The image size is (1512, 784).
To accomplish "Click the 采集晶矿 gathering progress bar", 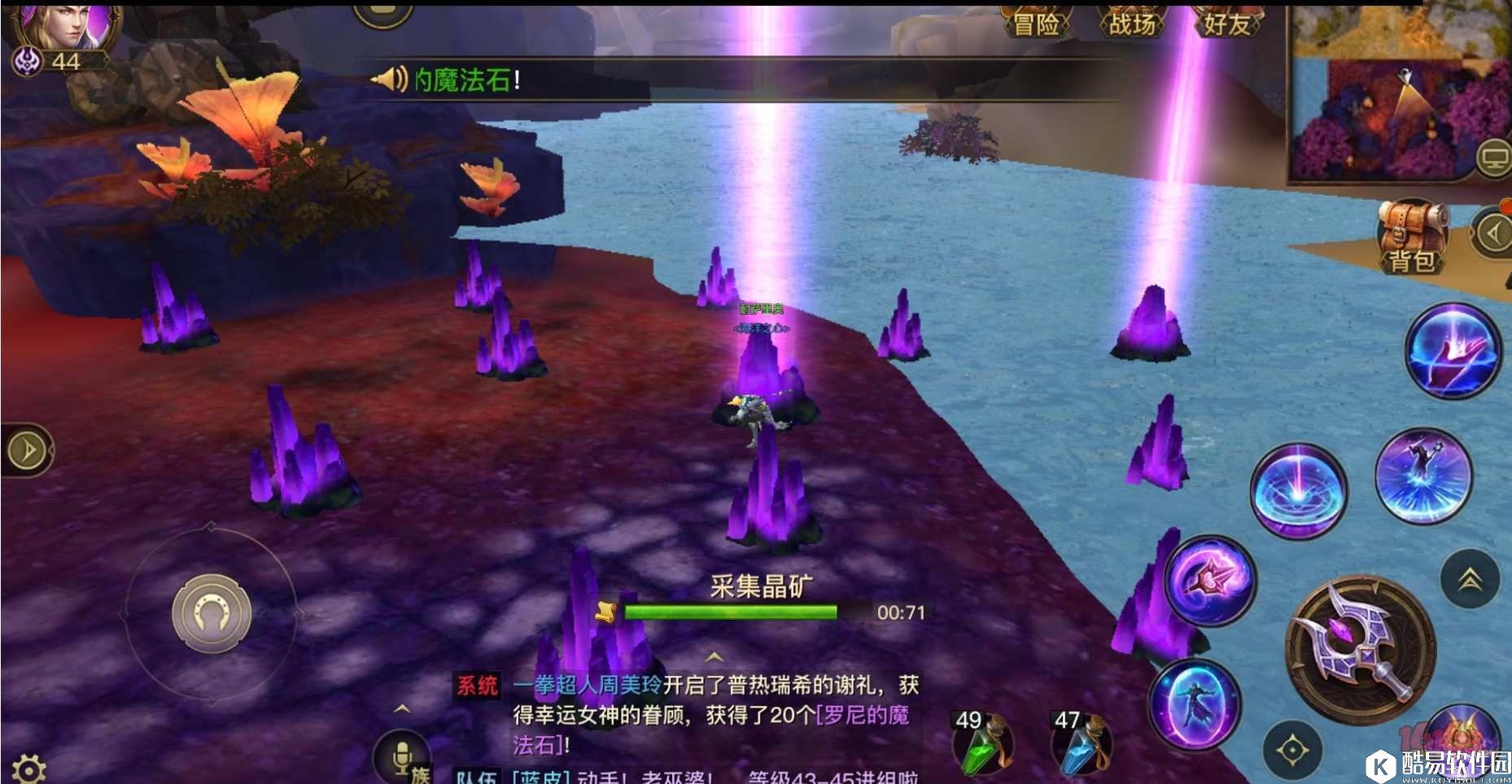I will [732, 609].
